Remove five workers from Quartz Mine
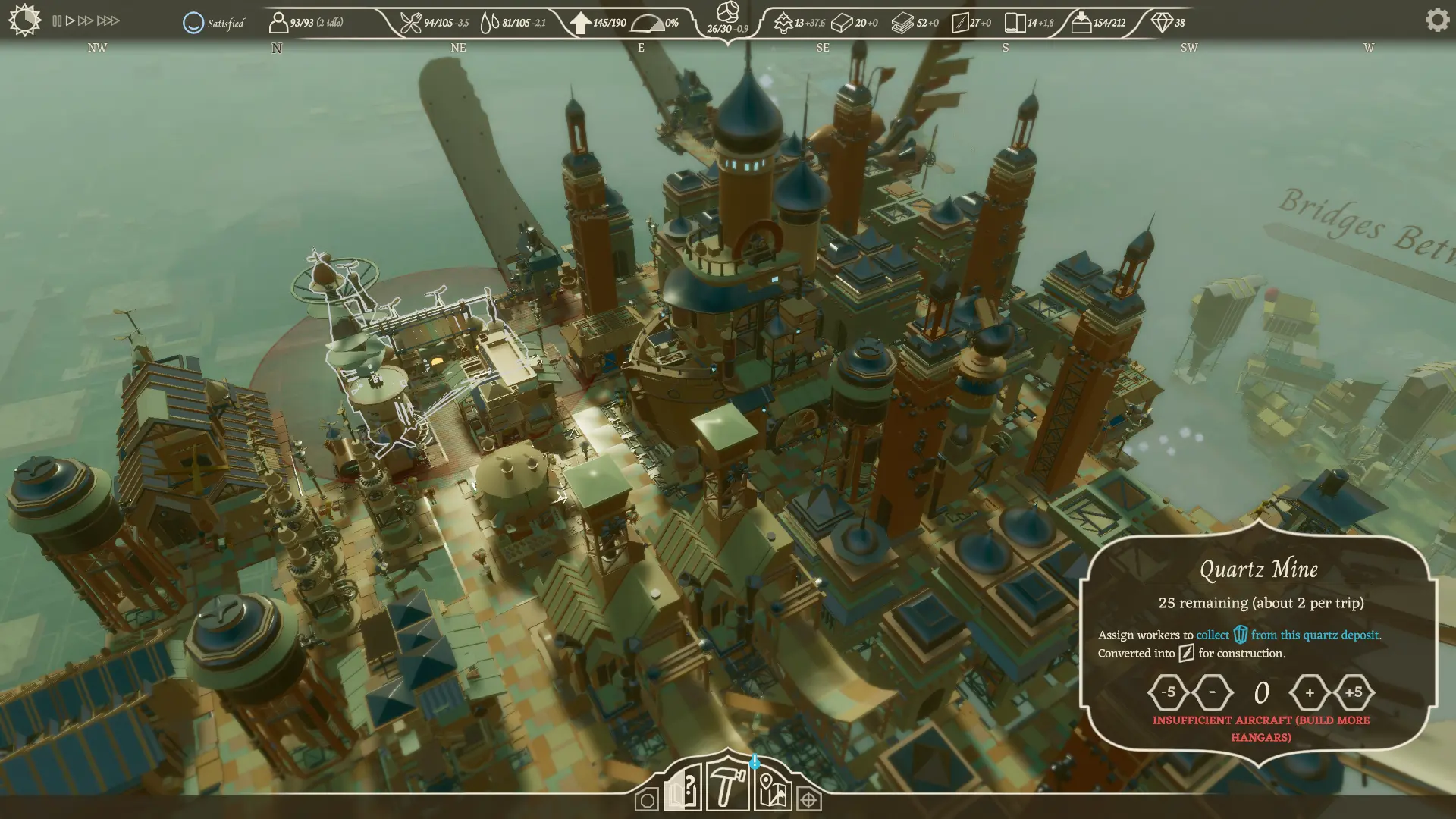The height and width of the screenshot is (819, 1456). [x=1168, y=692]
